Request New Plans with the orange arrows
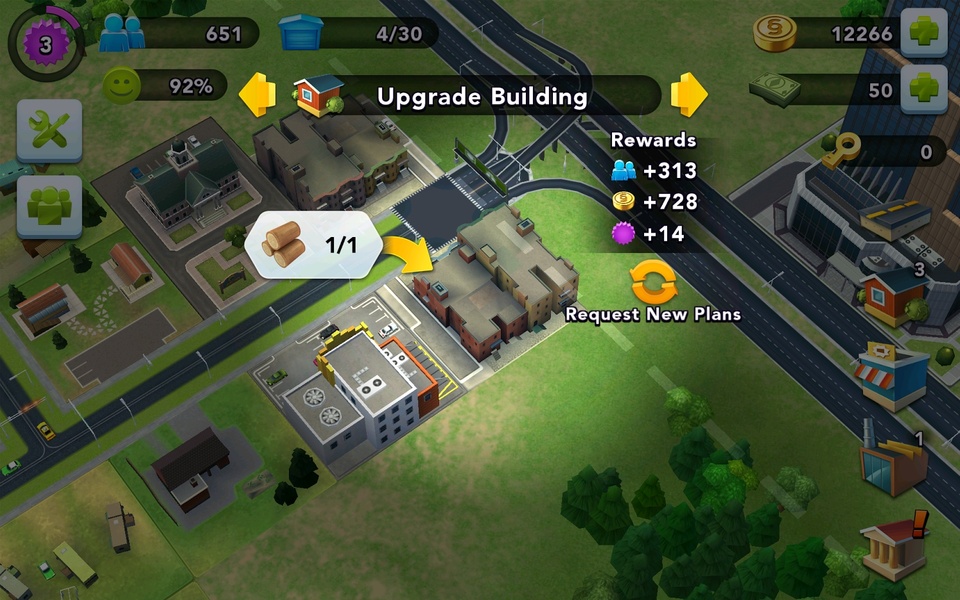The image size is (960, 600). click(x=653, y=283)
